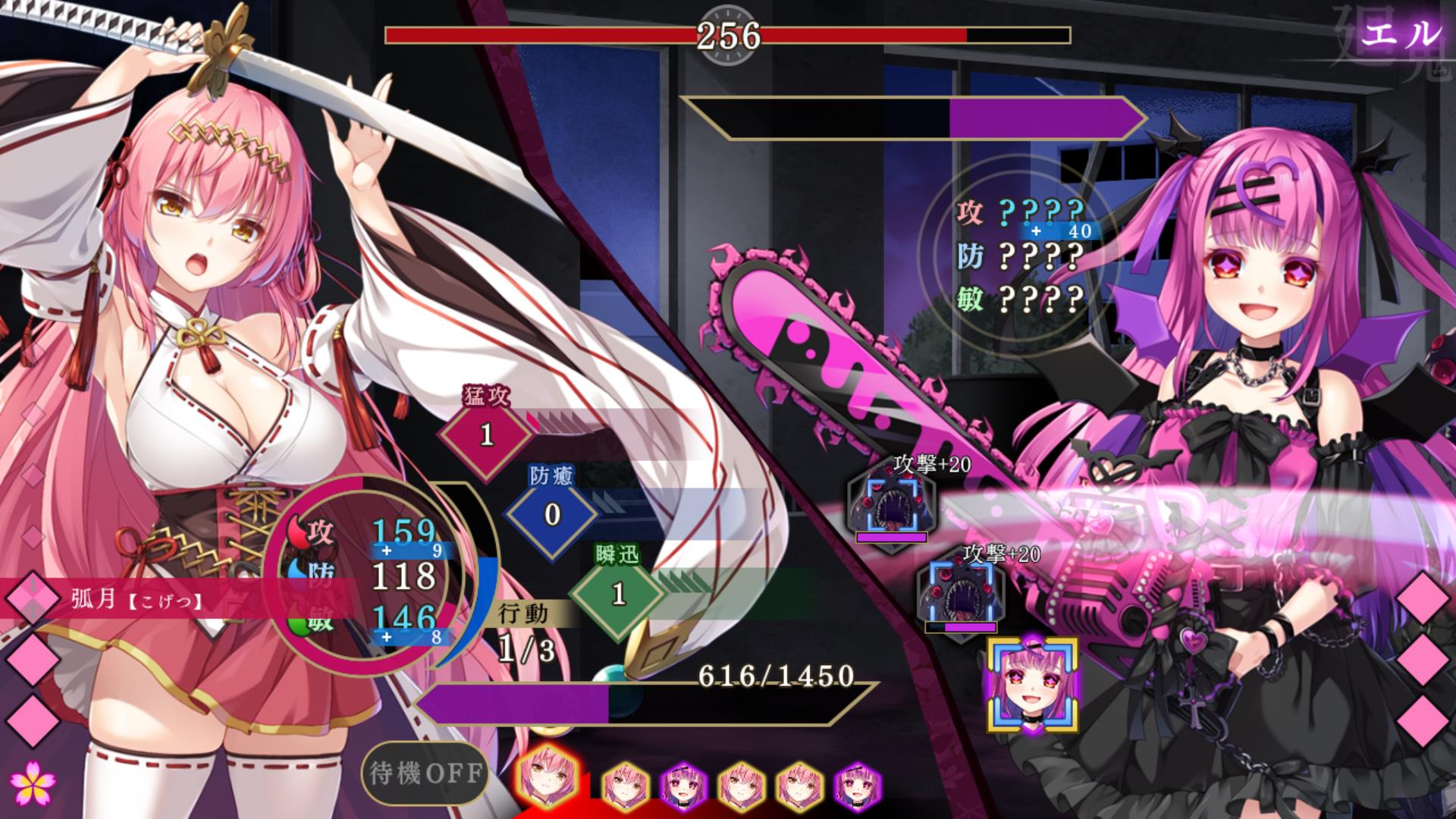
Task: Select the 猛攻 attack action diamond
Action: coord(486,435)
